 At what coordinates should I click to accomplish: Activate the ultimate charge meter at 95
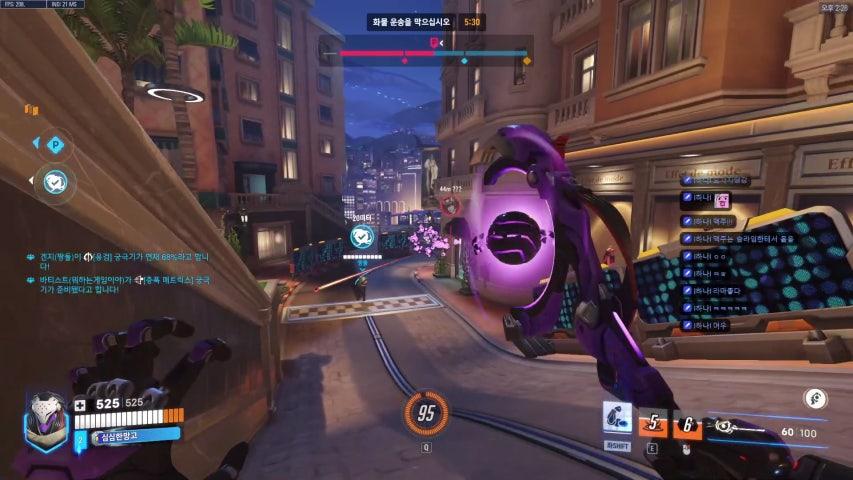tap(425, 412)
